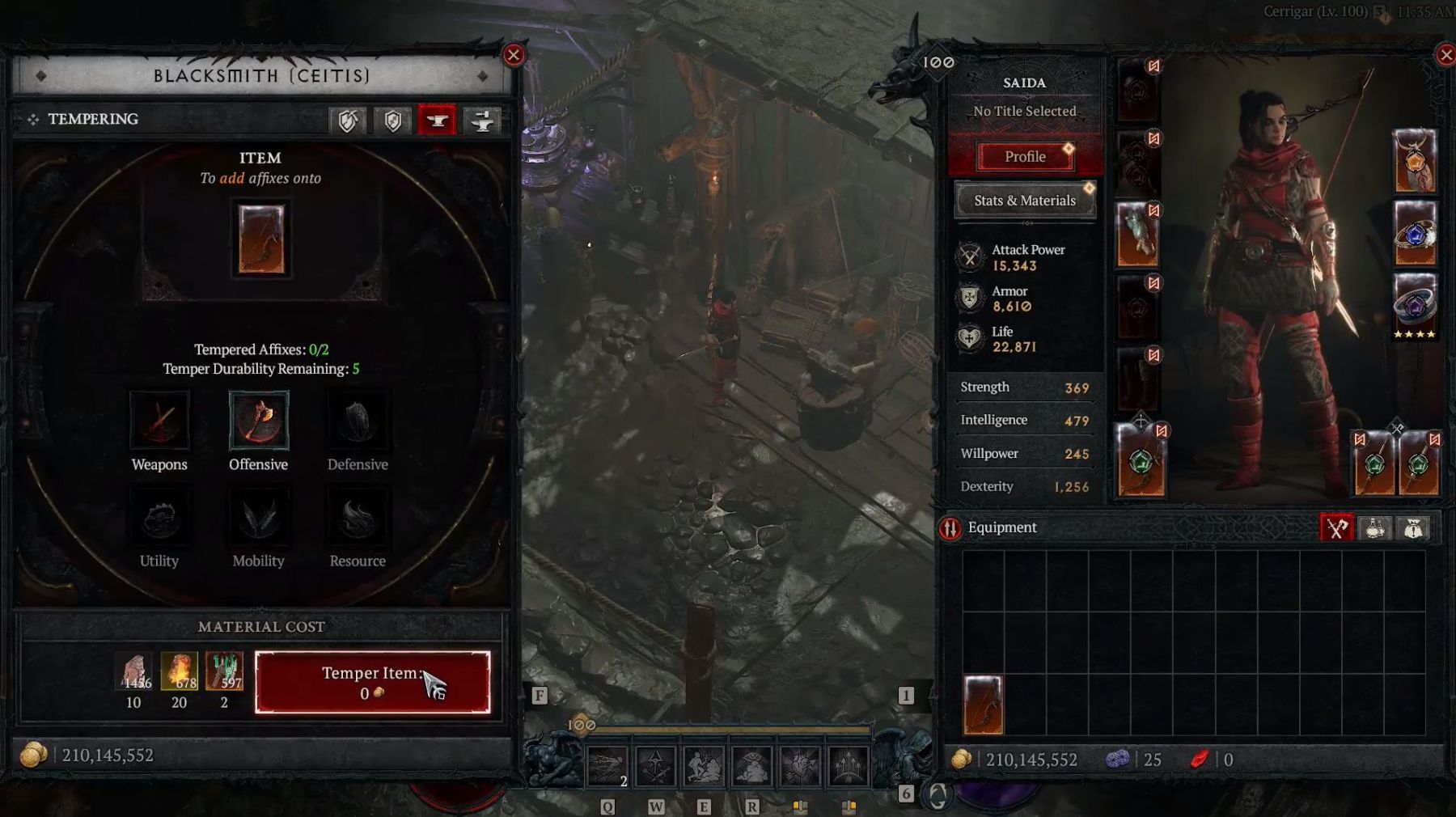Pick the Utility temper category
1456x817 pixels.
click(159, 519)
